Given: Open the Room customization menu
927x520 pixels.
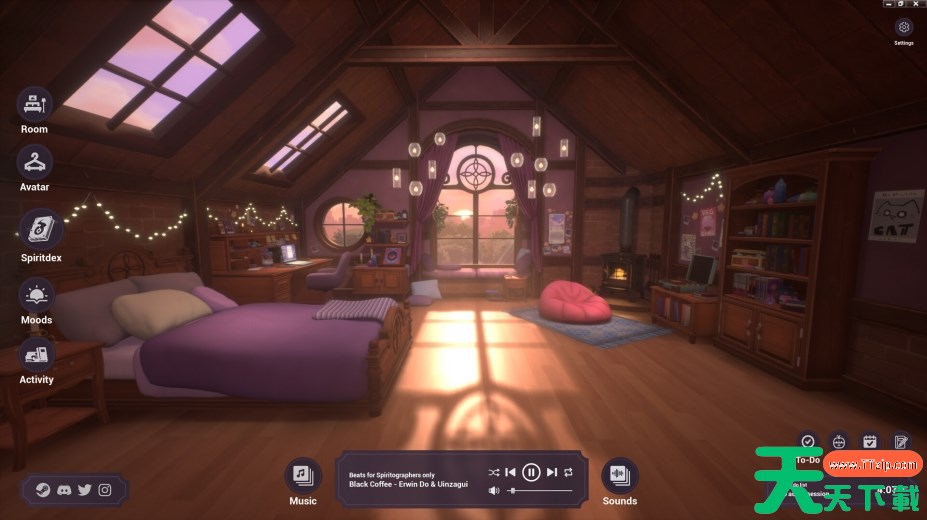Looking at the screenshot, I should (x=35, y=104).
